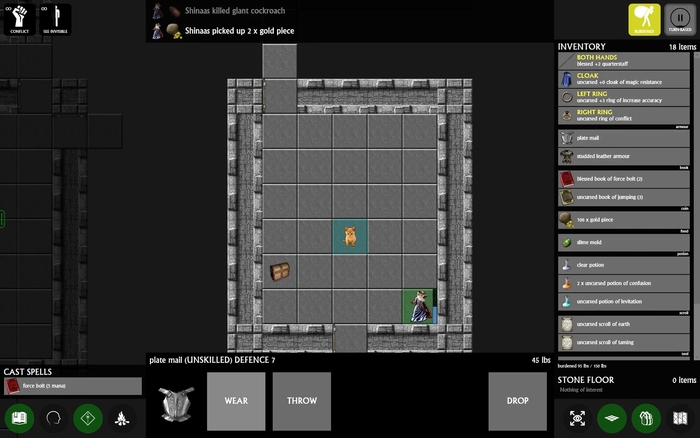Throw the selected plate mail
Image resolution: width=700 pixels, height=438 pixels.
pyautogui.click(x=301, y=401)
